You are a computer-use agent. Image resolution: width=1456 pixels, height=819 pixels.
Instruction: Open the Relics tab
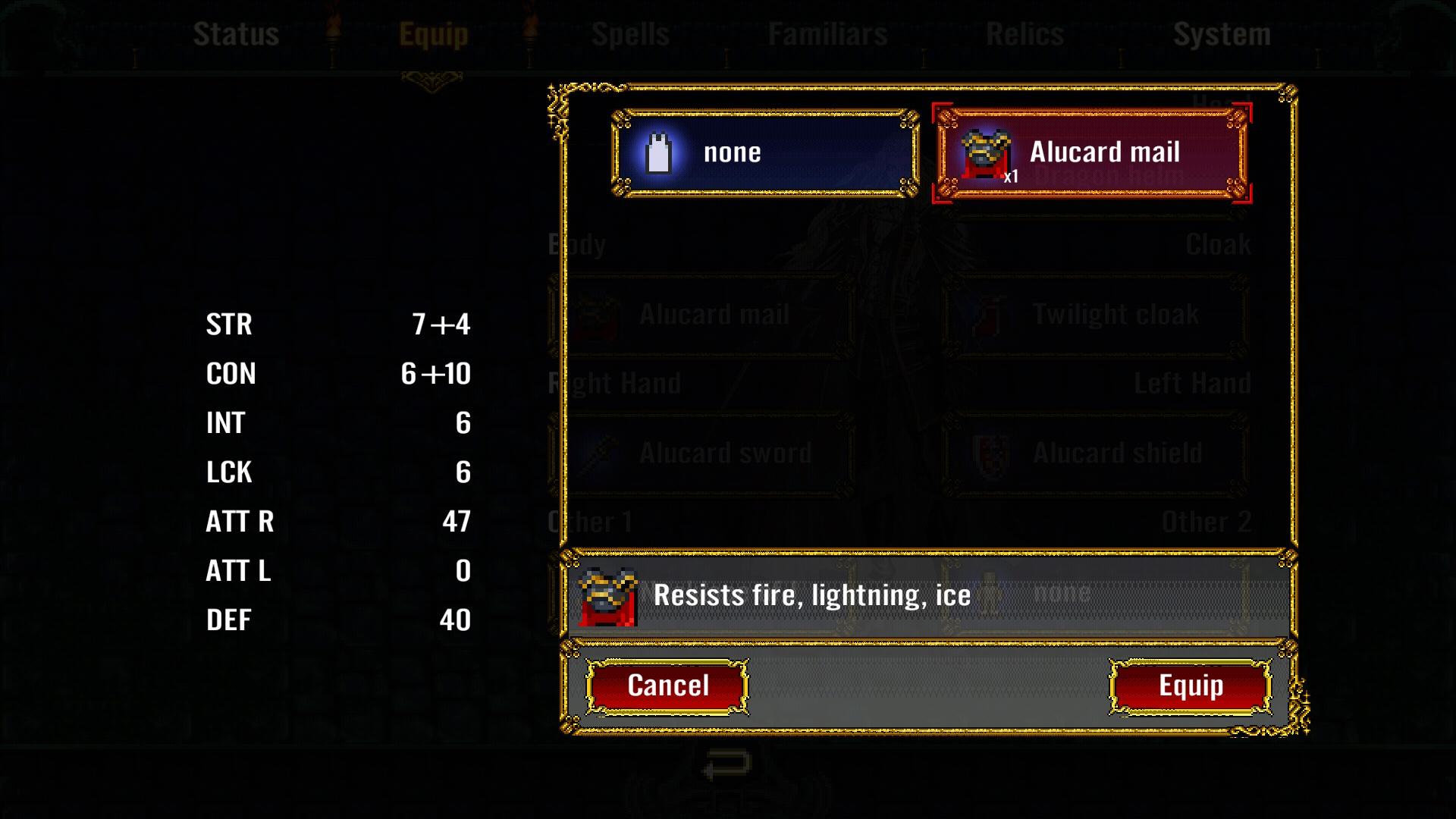point(1024,33)
